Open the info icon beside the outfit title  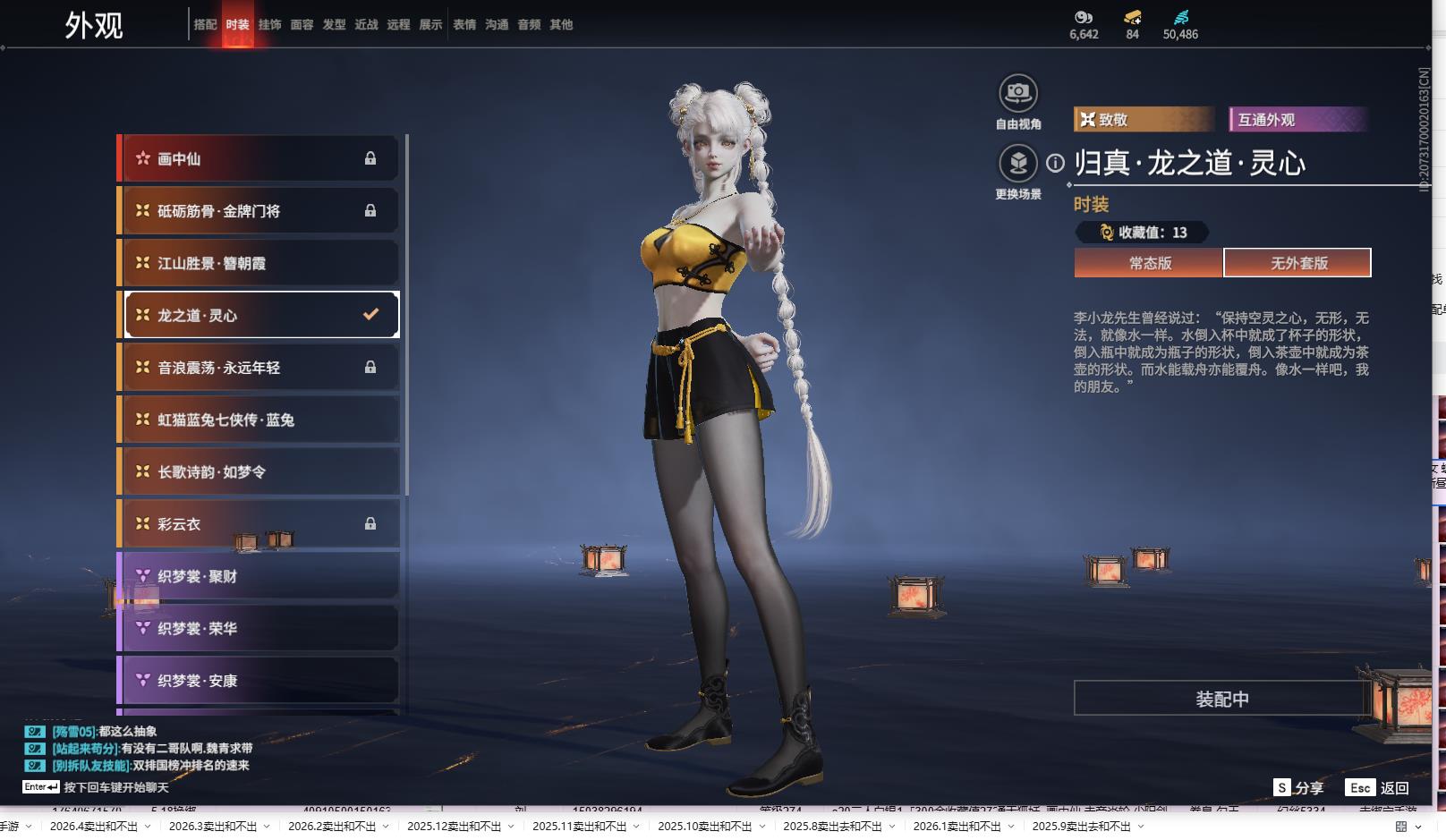[1056, 163]
